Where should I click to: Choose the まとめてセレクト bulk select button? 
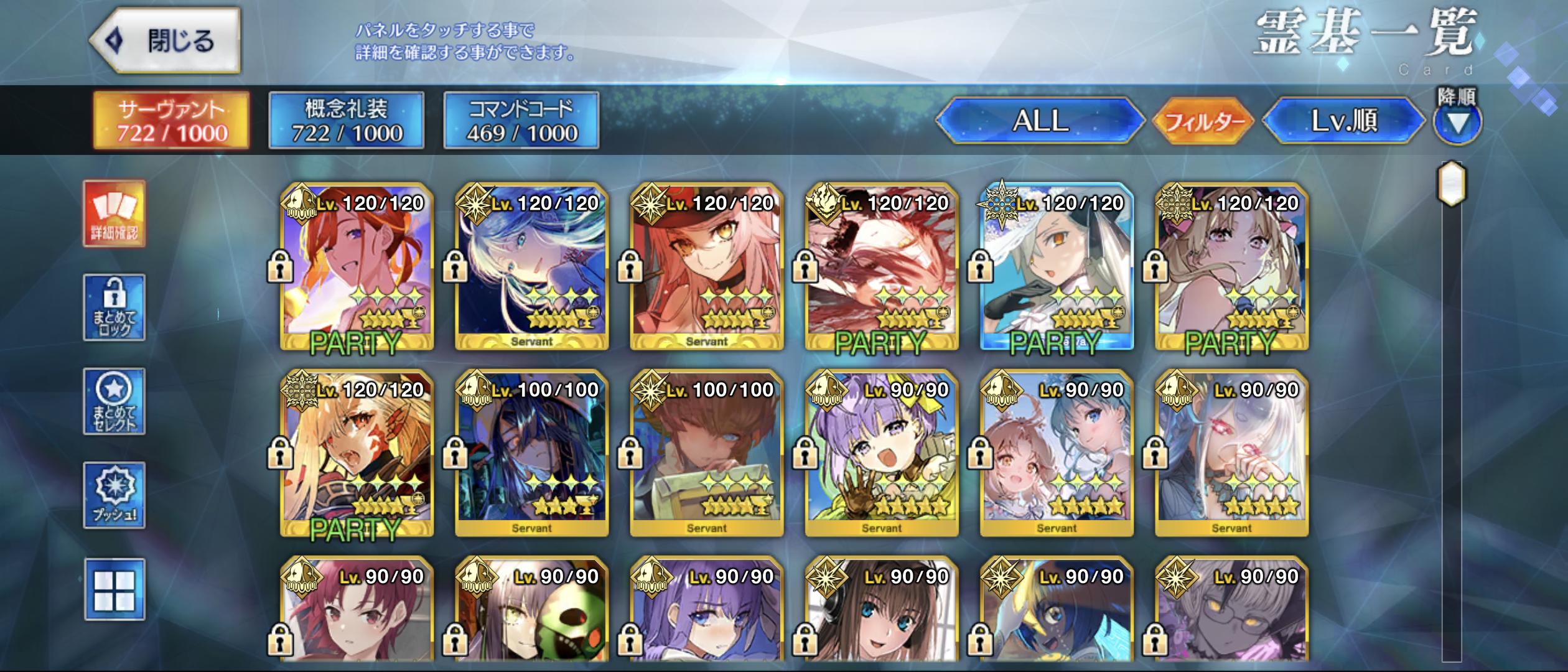coord(114,401)
